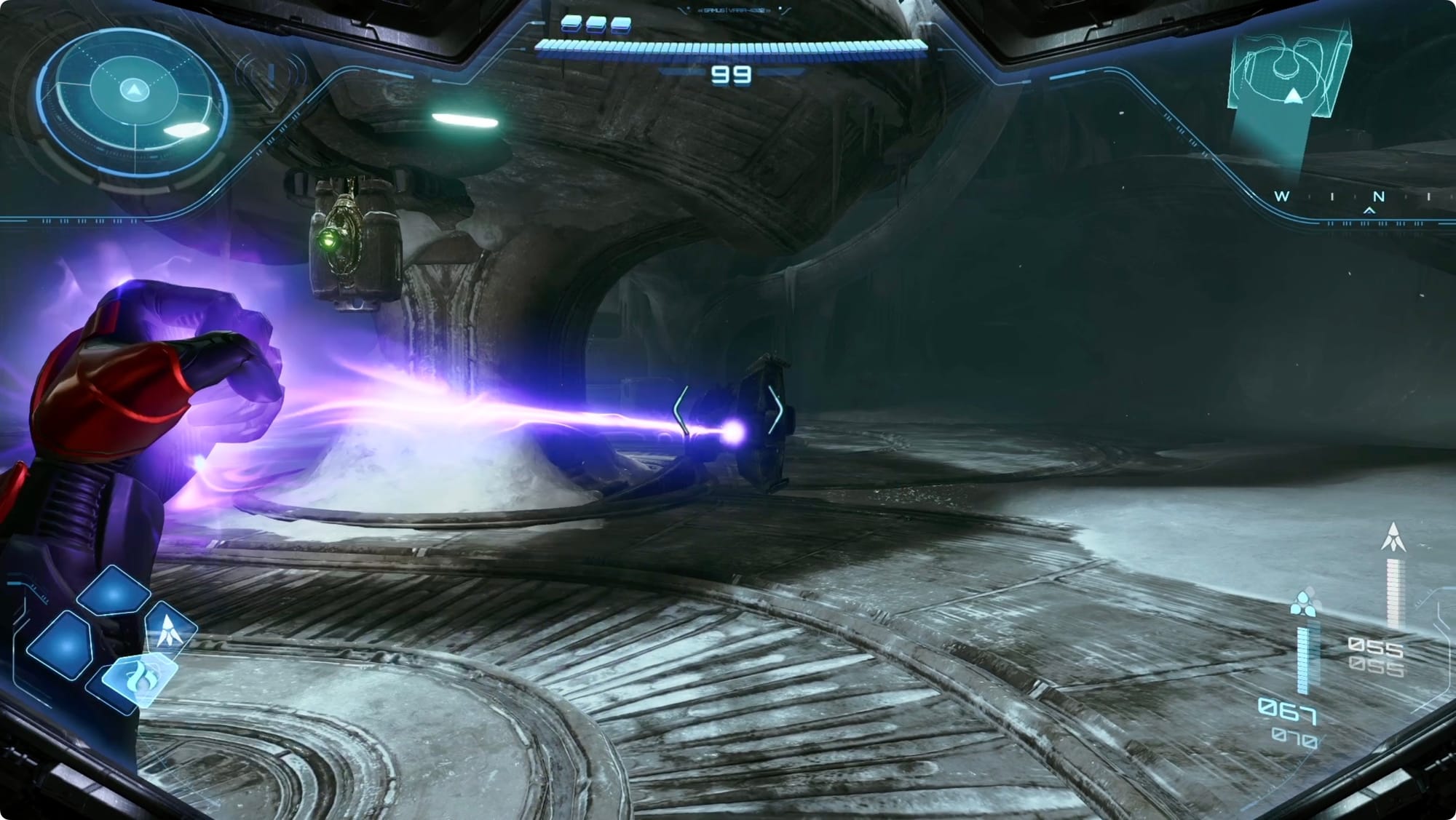Click the white missile ammo icon

(x=1393, y=537)
